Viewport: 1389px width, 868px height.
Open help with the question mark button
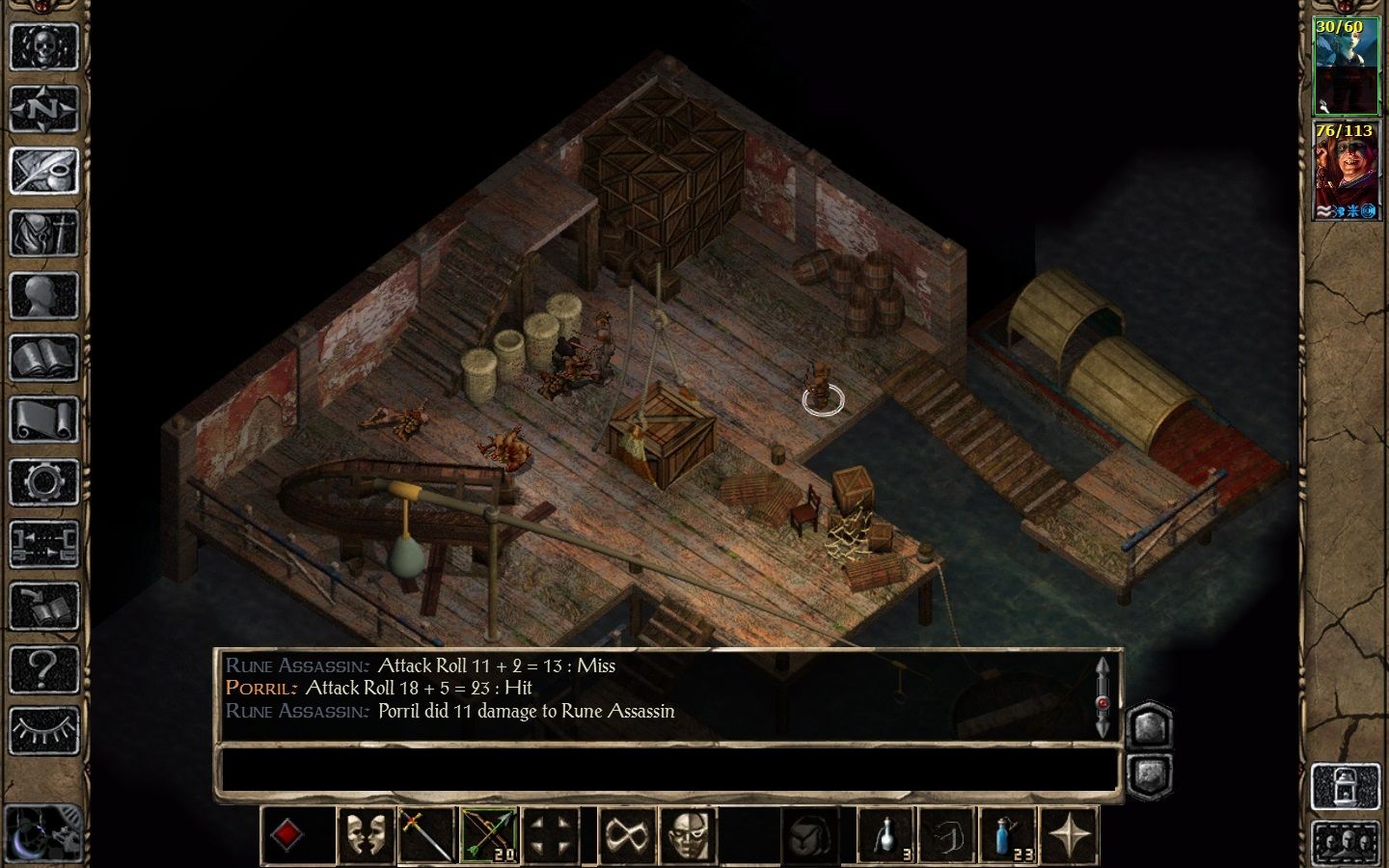43,668
